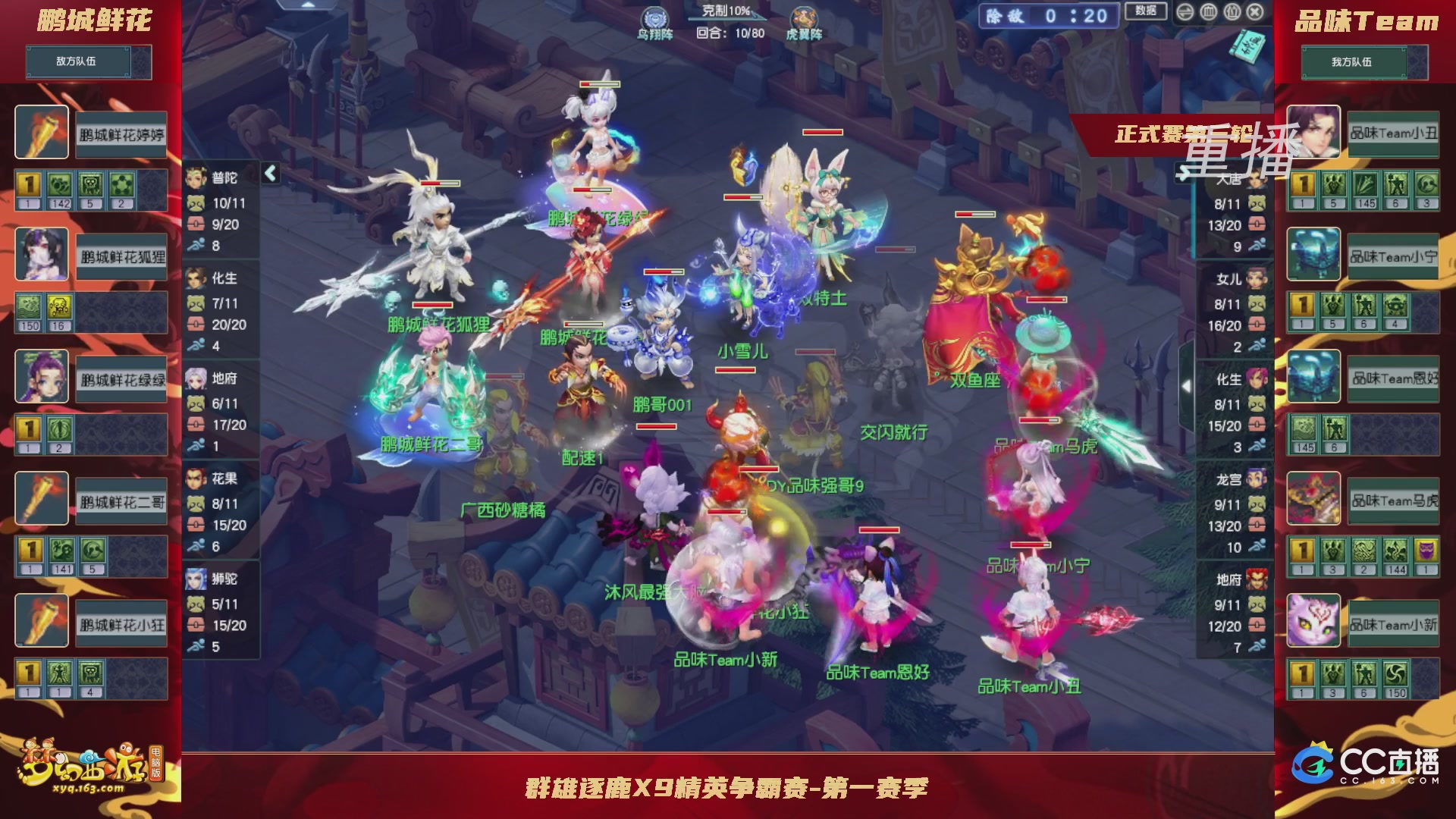
Task: Collapse the left unit stats panel via its arrow
Action: tap(269, 172)
